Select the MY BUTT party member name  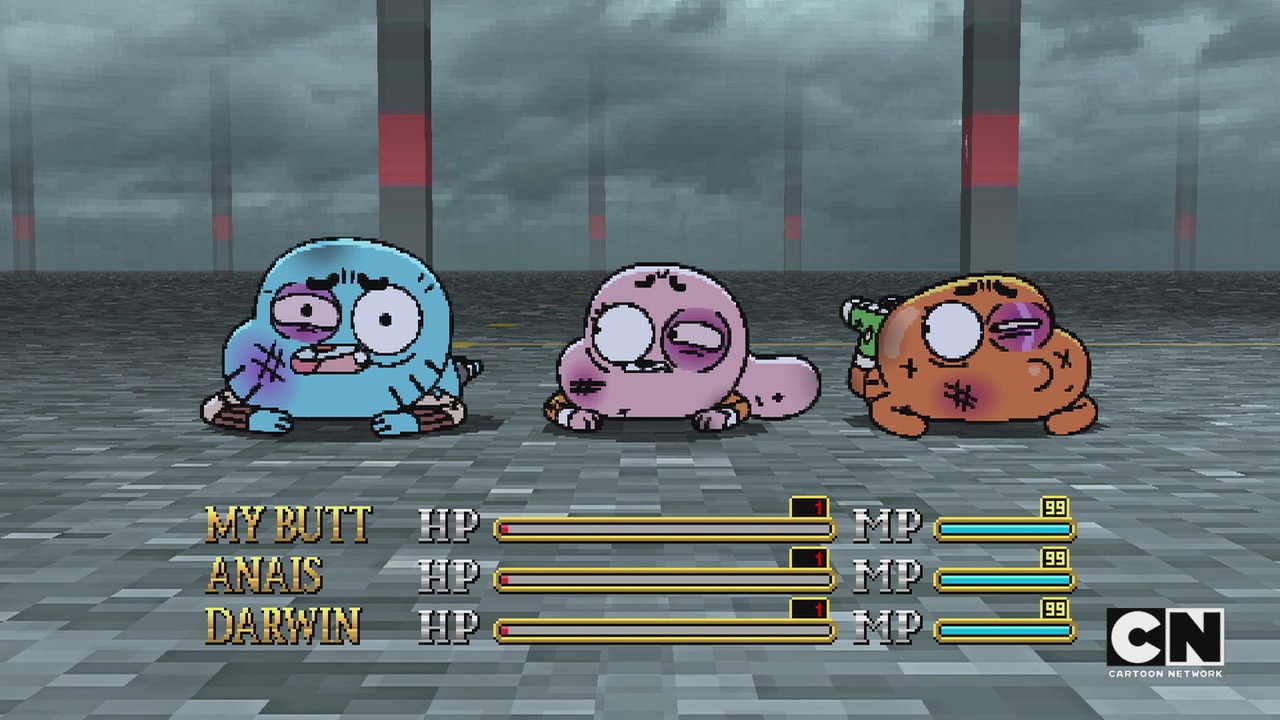click(x=288, y=525)
